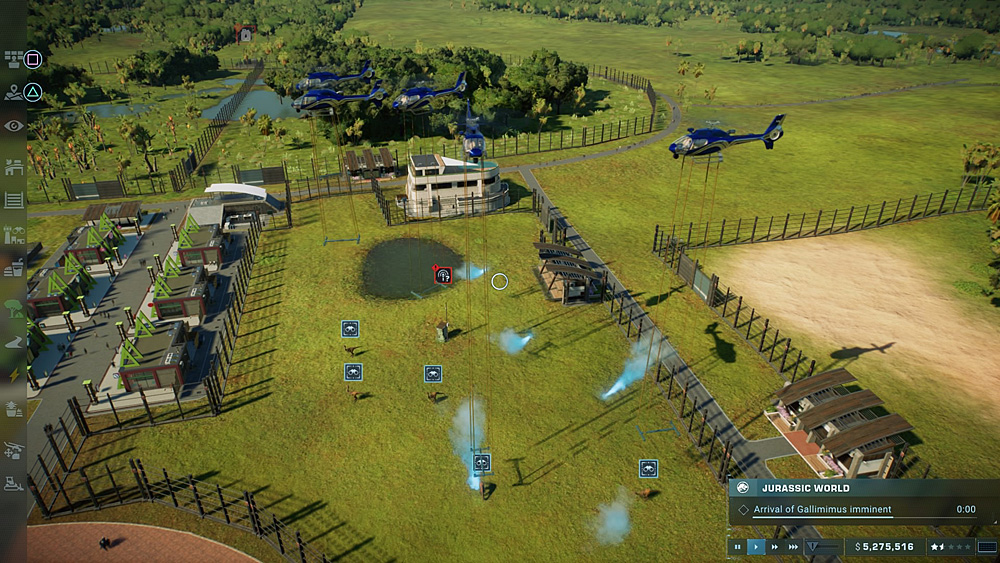Open the grid panel button beside star rating
1000x563 pixels.
[x=987, y=547]
